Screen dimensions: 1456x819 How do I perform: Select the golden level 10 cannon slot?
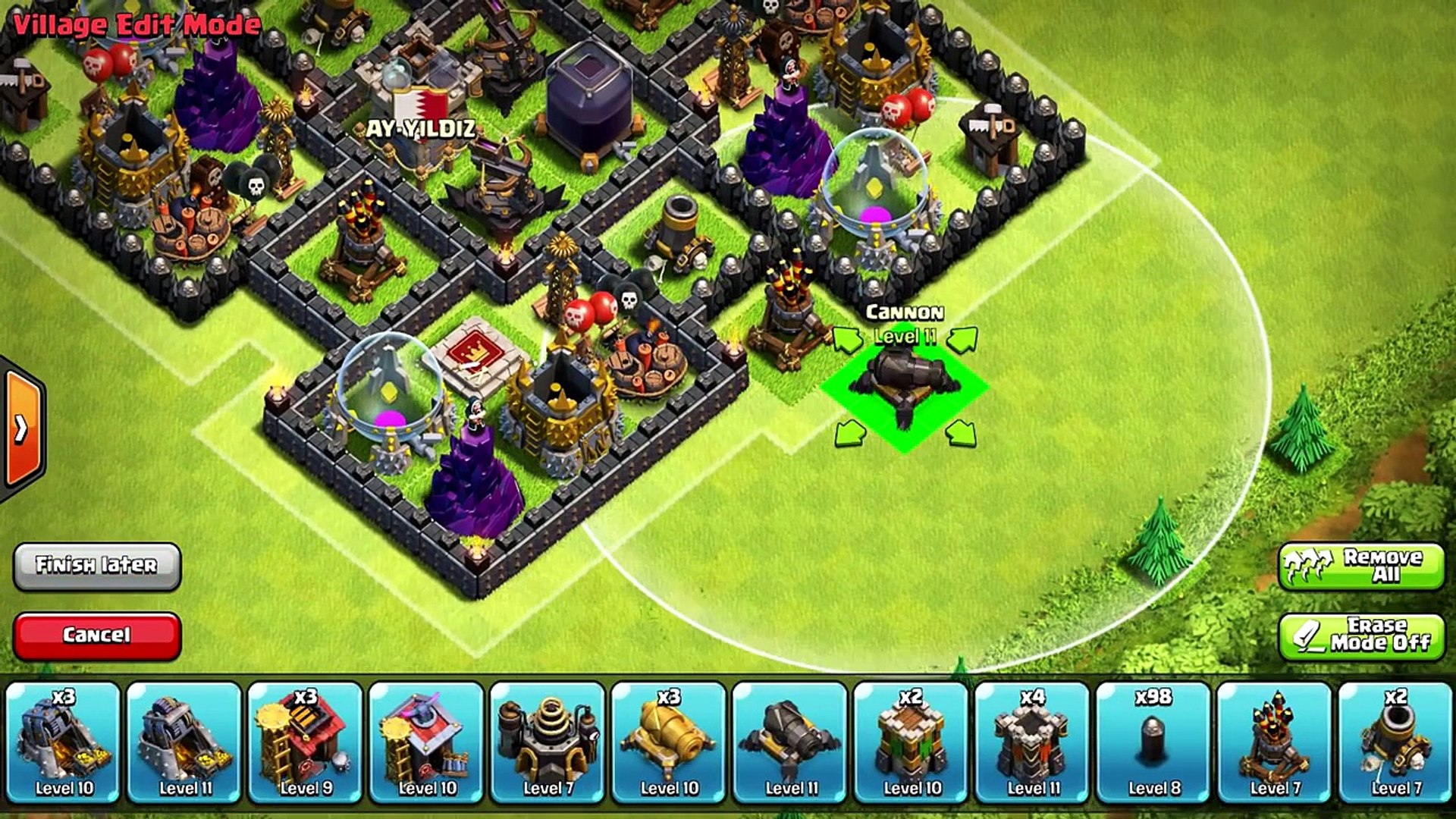click(x=669, y=742)
